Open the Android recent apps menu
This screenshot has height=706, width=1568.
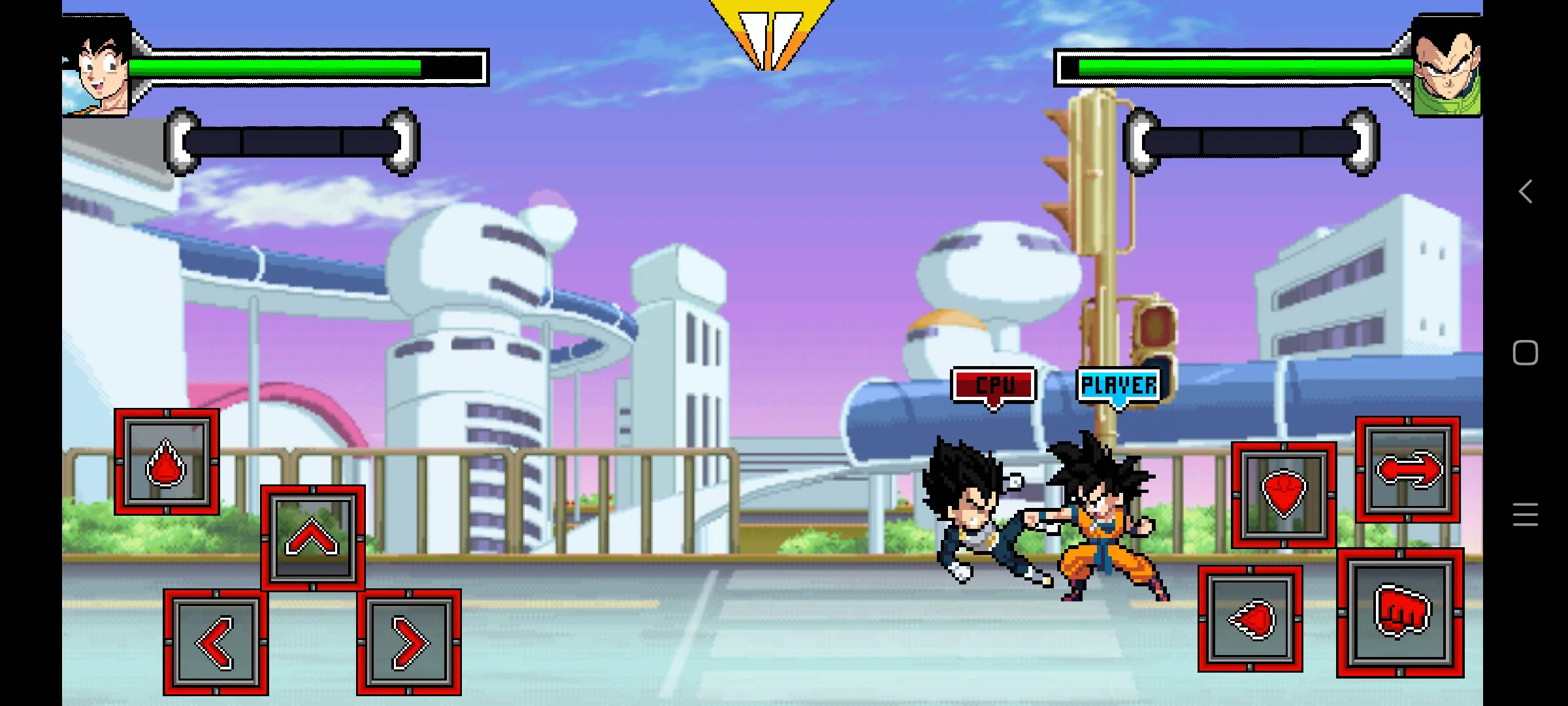[1526, 515]
